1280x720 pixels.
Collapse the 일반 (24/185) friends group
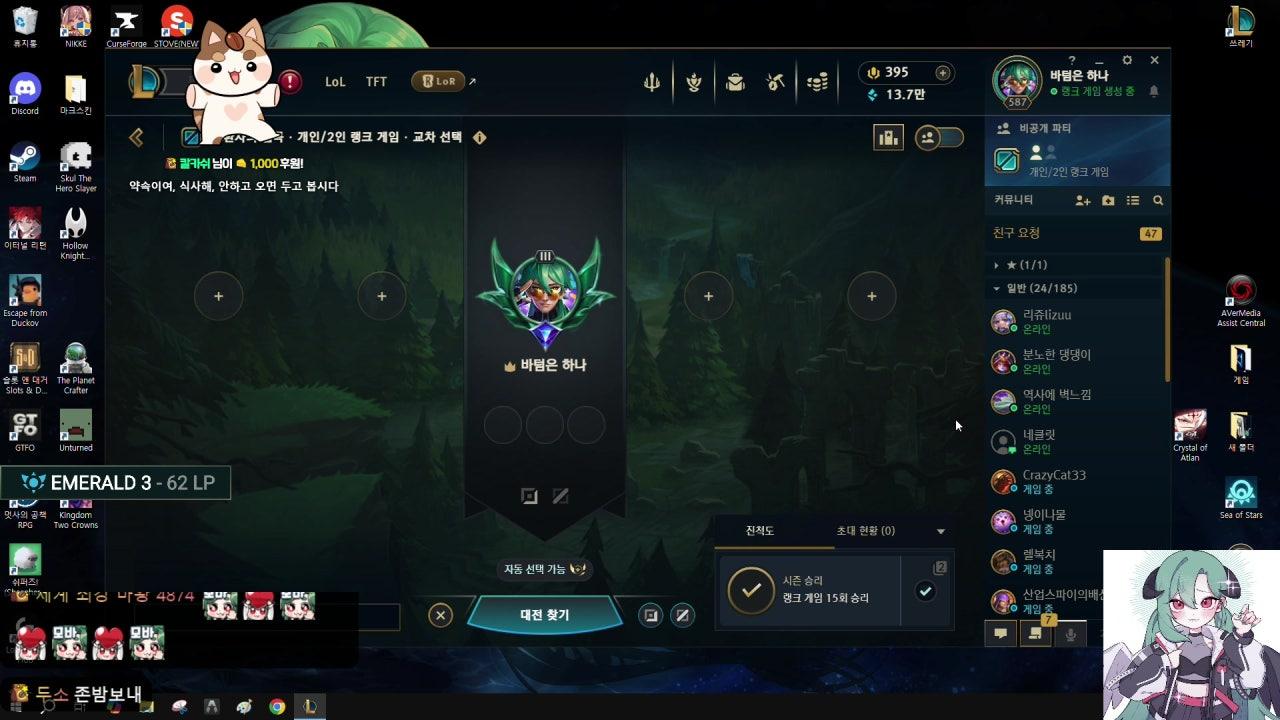click(x=994, y=288)
